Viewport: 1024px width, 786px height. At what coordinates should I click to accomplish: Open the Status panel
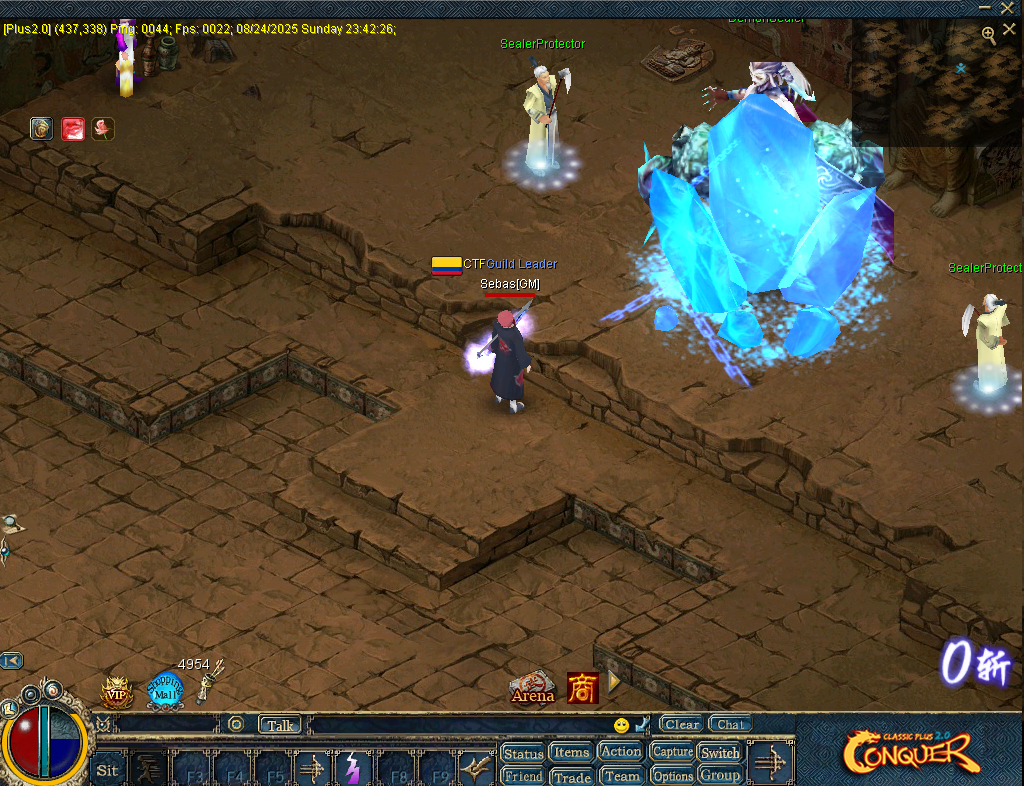tap(523, 753)
